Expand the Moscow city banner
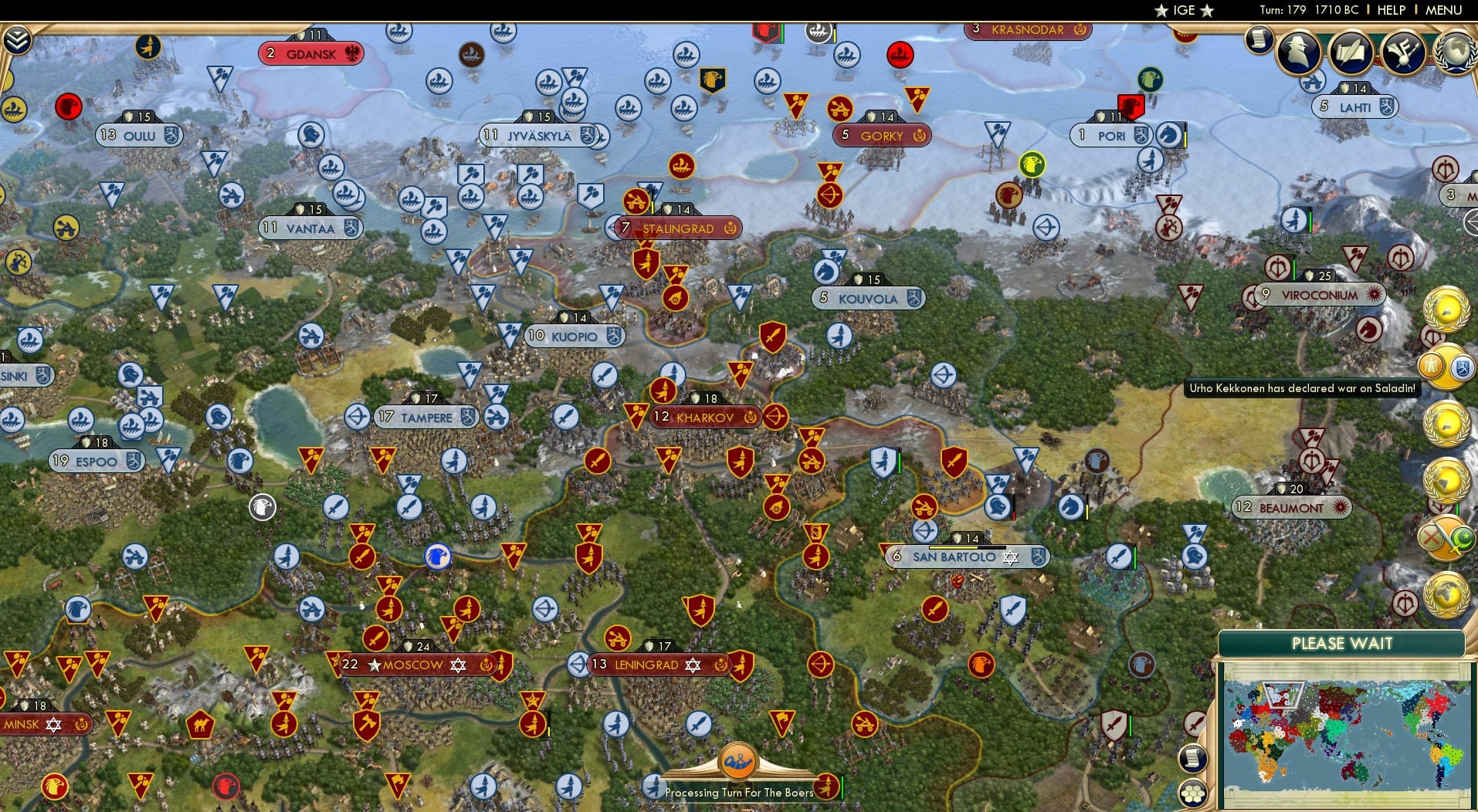The height and width of the screenshot is (812, 1478). click(414, 664)
